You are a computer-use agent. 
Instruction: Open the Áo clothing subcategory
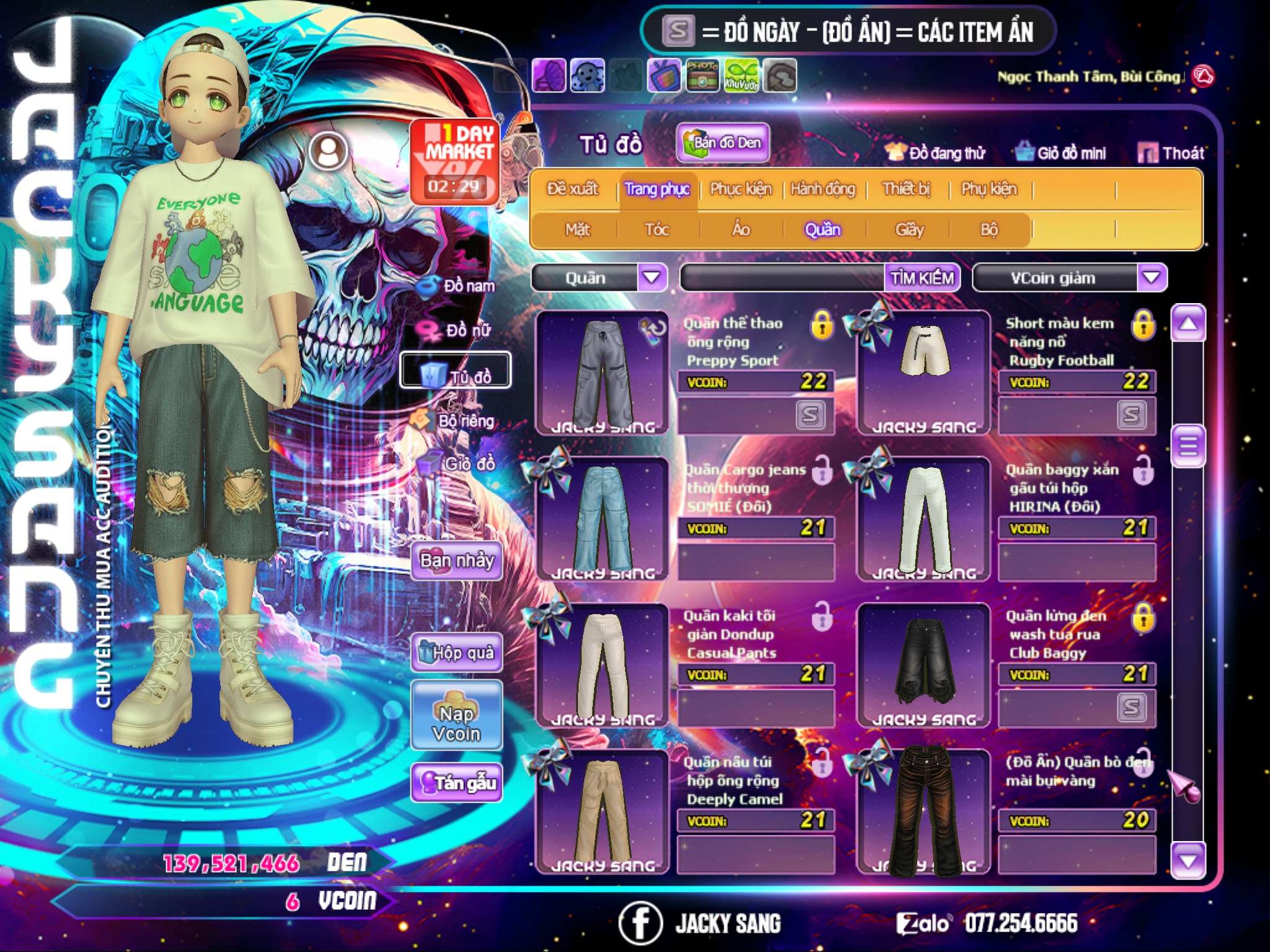point(740,230)
